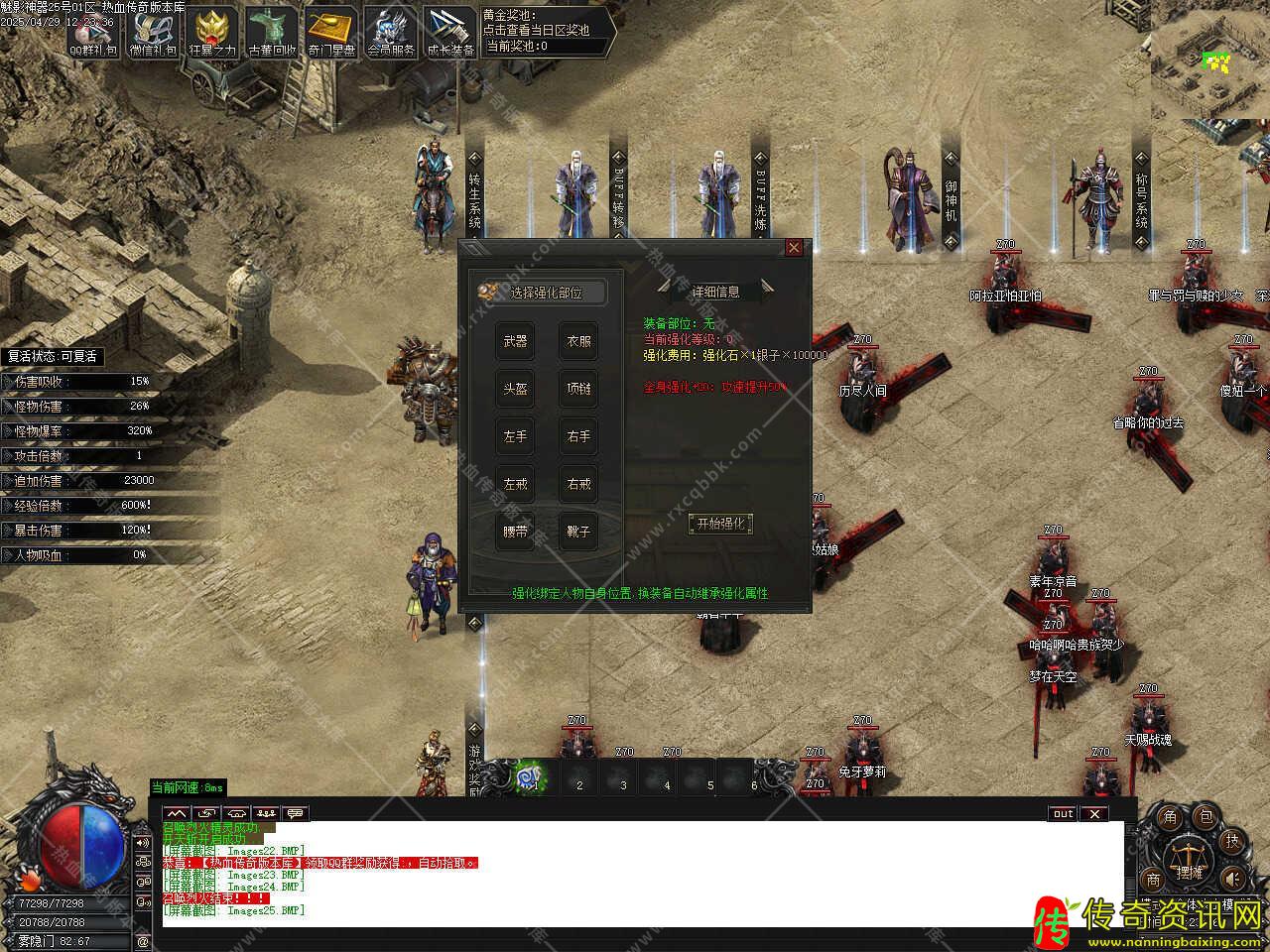
Task: Select the 武器 weapon slot
Action: tap(515, 341)
